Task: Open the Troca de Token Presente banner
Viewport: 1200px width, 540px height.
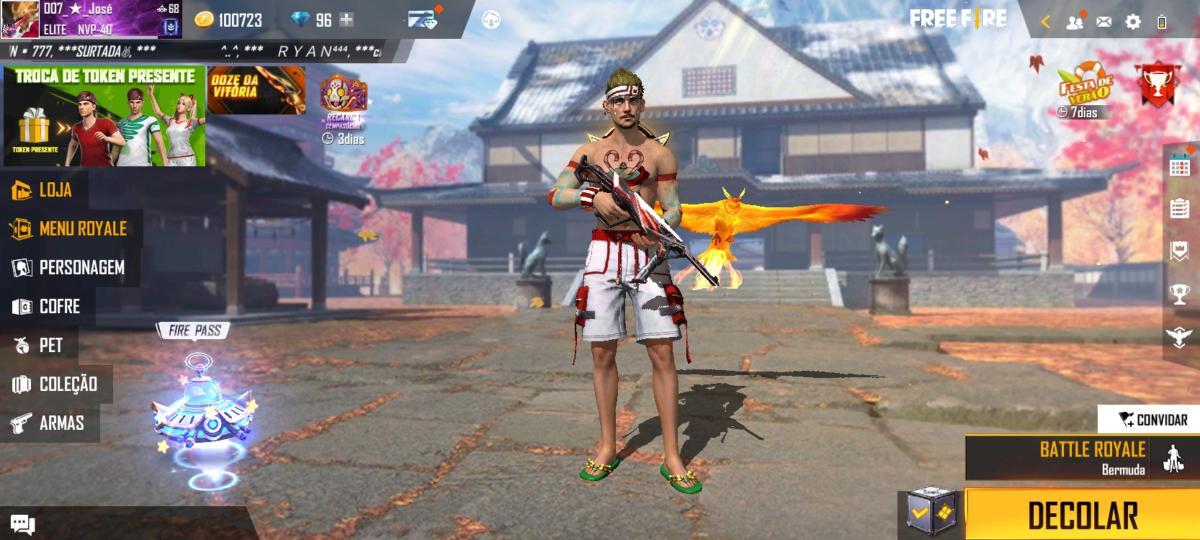Action: [104, 115]
